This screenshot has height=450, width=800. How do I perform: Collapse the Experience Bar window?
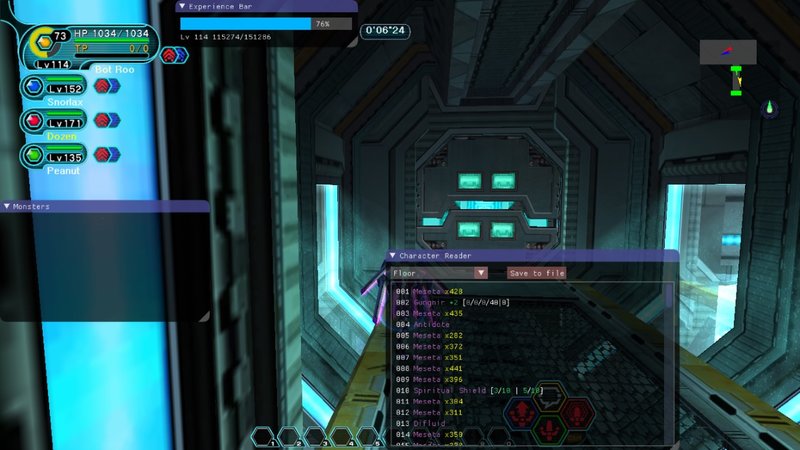[x=182, y=5]
